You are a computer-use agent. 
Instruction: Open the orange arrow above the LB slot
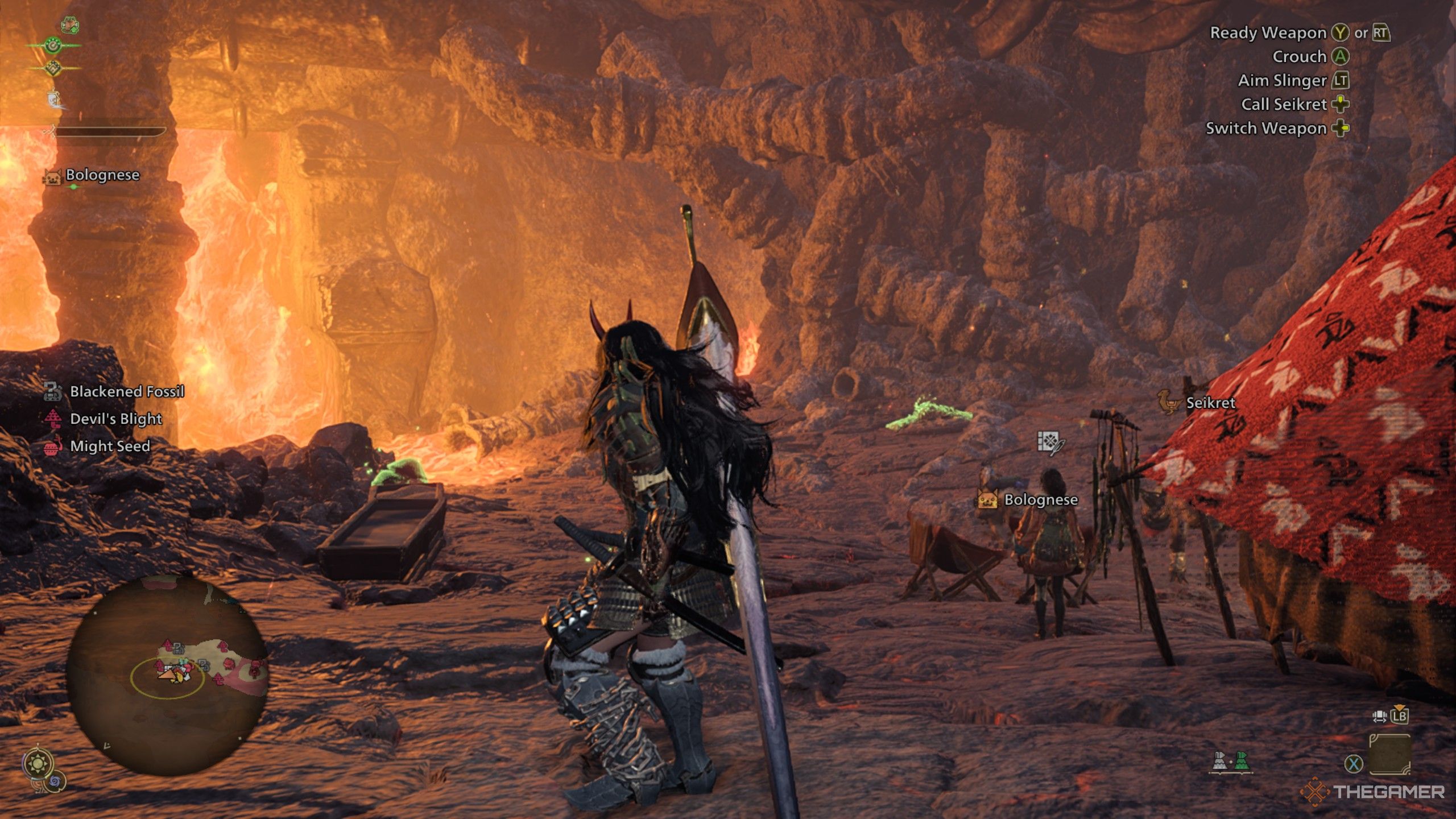tap(1400, 706)
